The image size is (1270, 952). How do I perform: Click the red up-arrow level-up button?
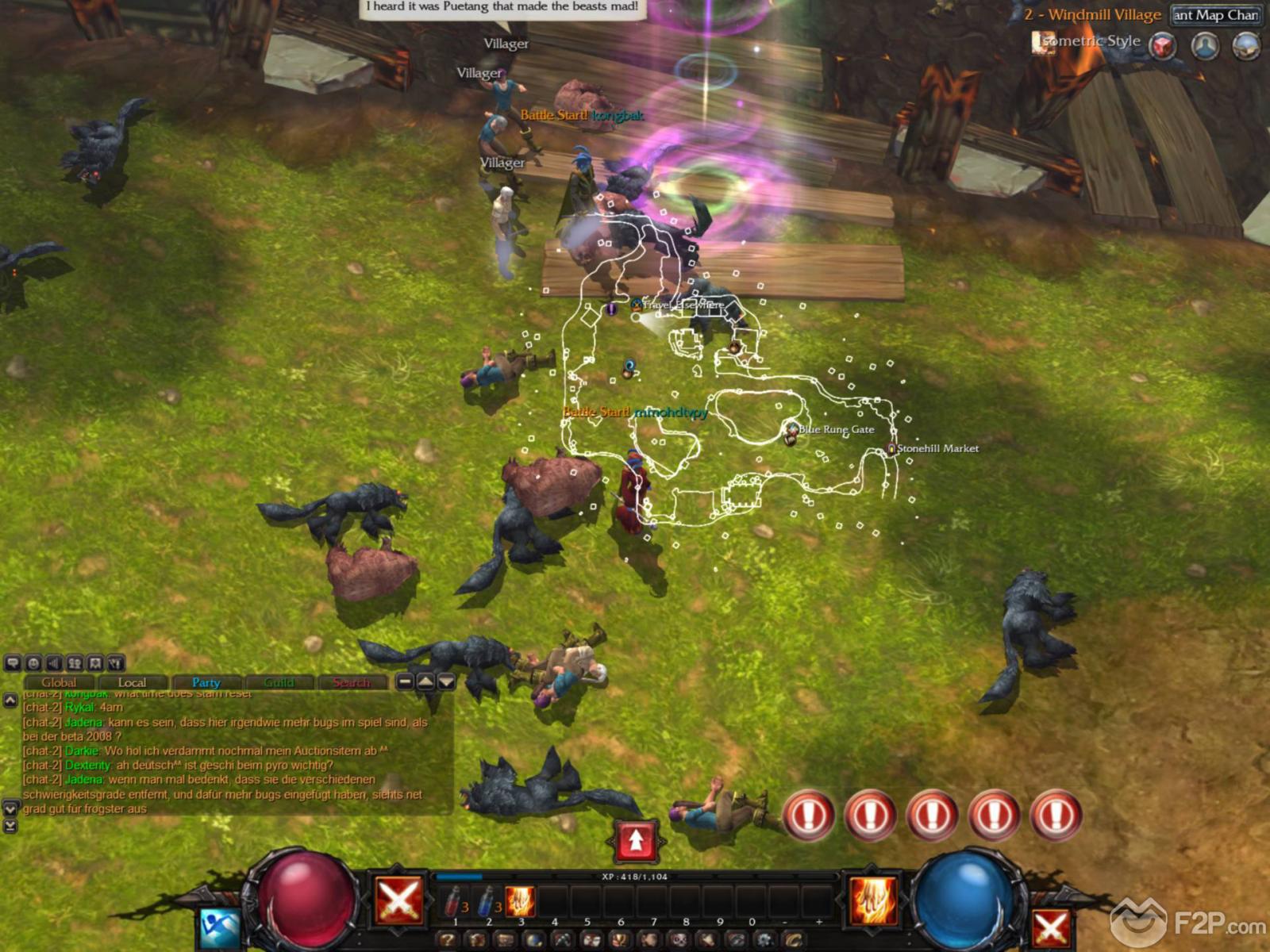coord(636,841)
